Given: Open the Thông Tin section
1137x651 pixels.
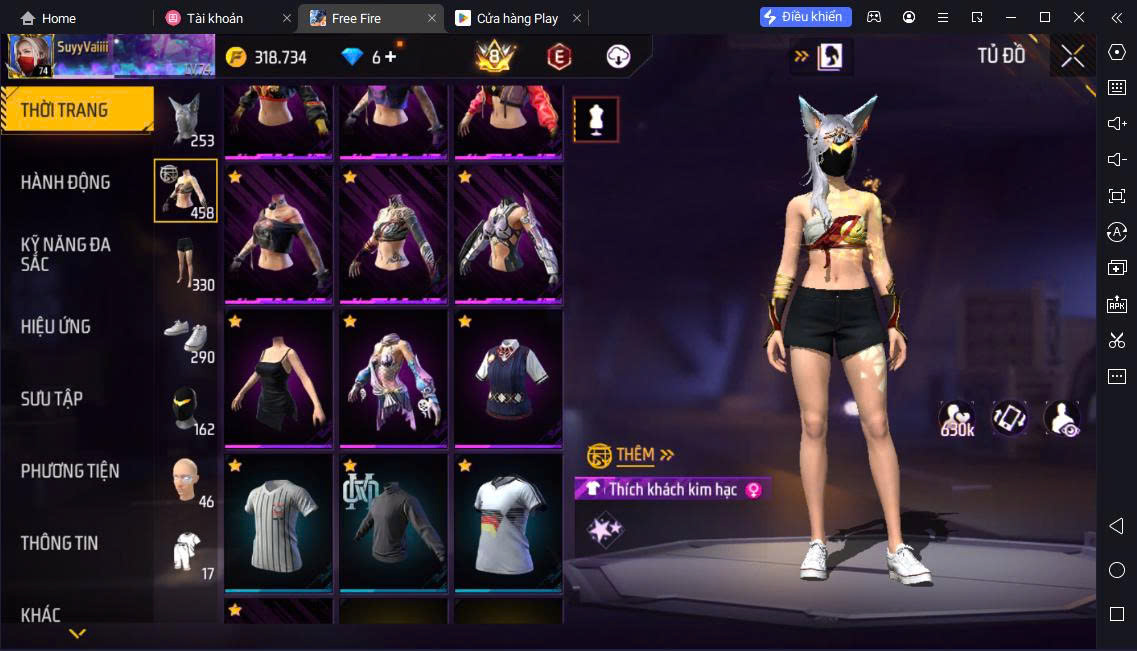Looking at the screenshot, I should [60, 543].
